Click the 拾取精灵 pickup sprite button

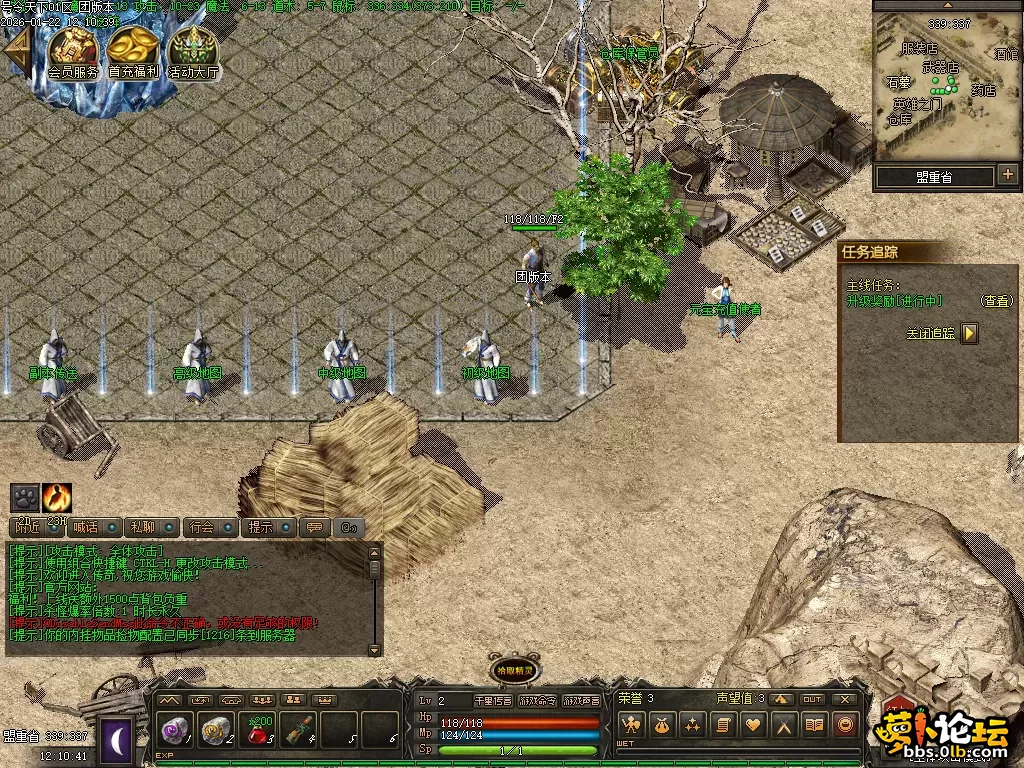tap(513, 670)
